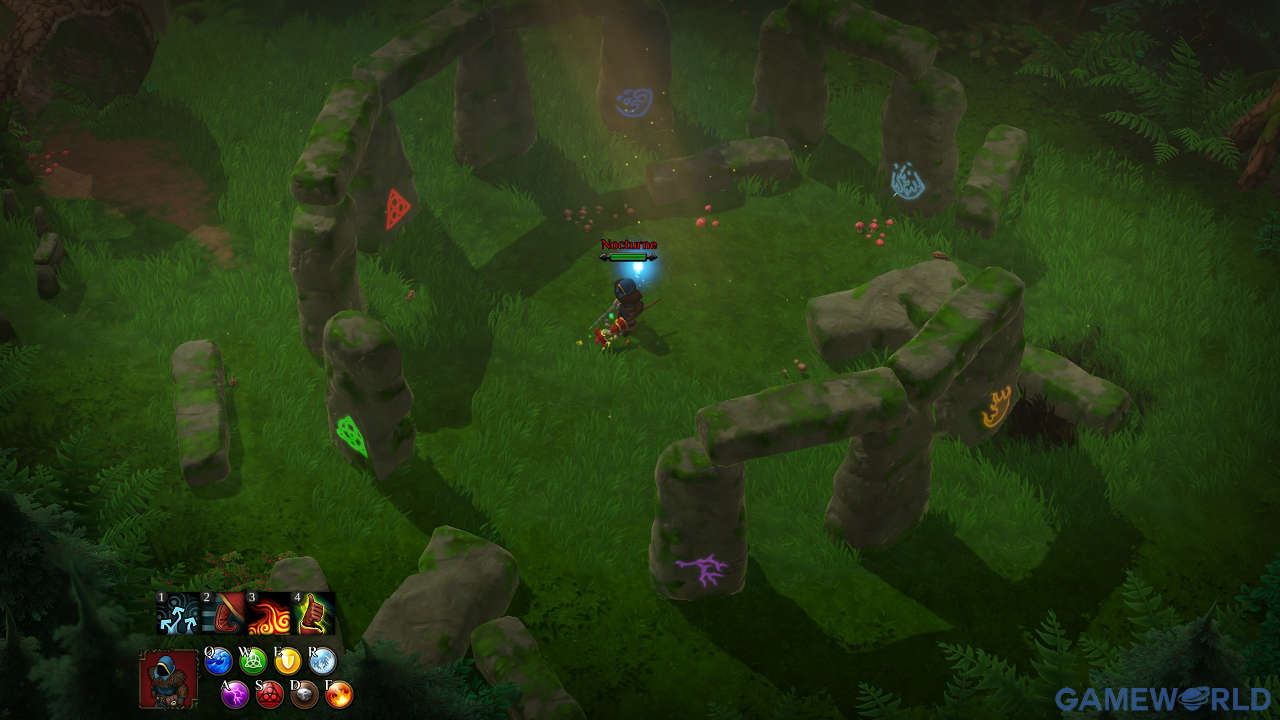Select the blue Water element orb
The width and height of the screenshot is (1280, 720).
(x=219, y=661)
